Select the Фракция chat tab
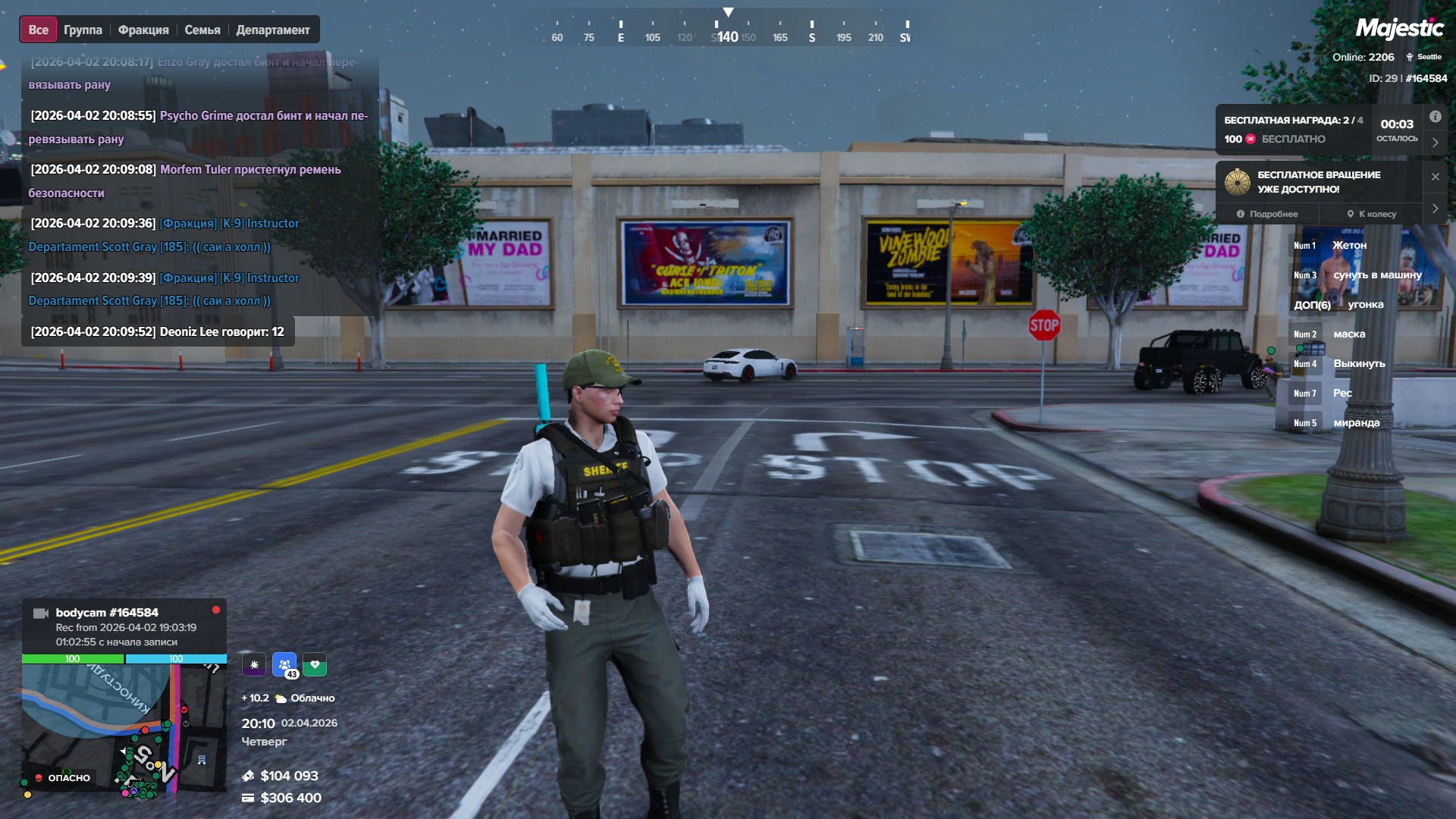The width and height of the screenshot is (1456, 819). pos(143,30)
